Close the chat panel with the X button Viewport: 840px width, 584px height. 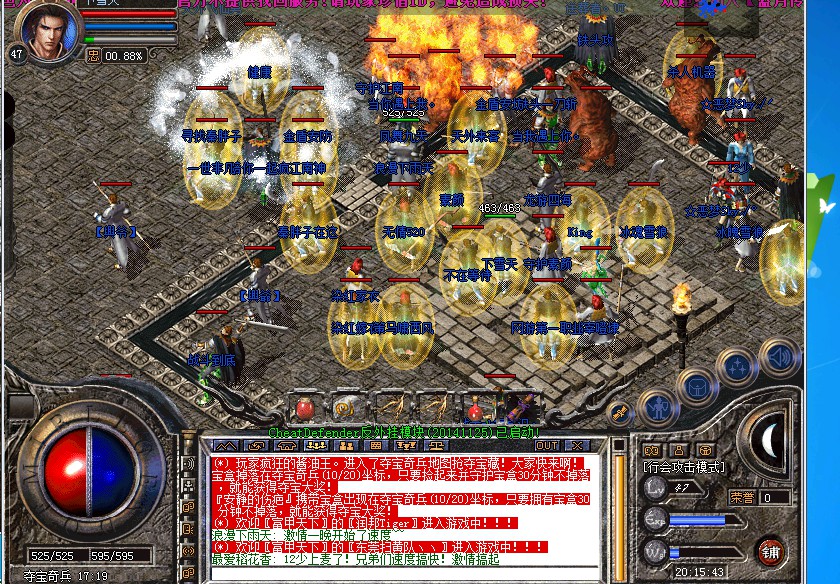point(577,446)
